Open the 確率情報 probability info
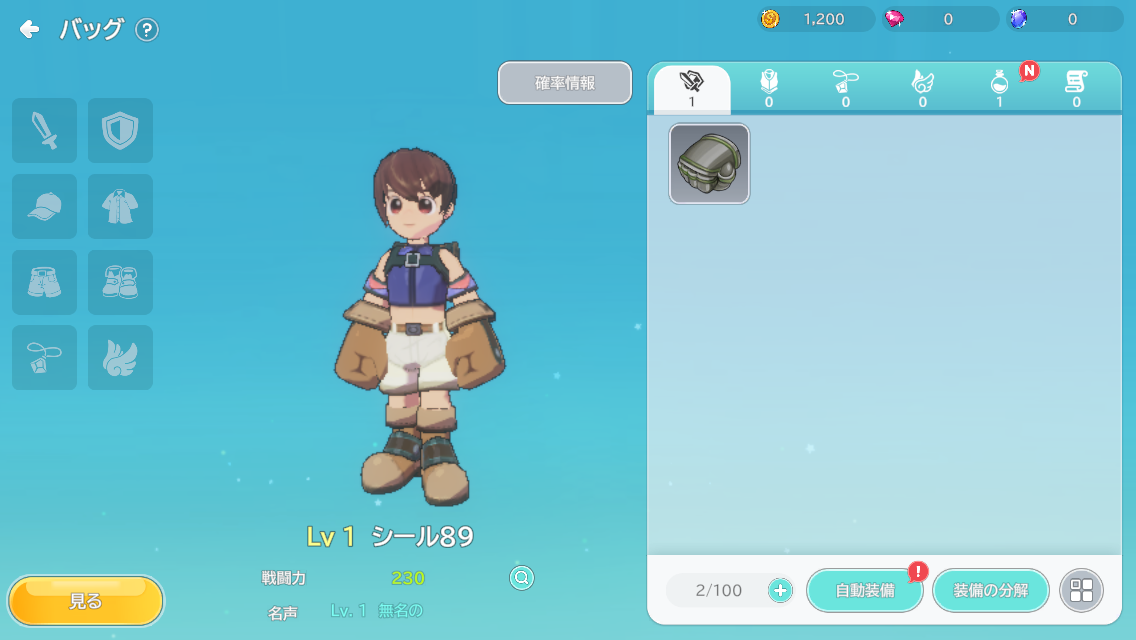 pyautogui.click(x=565, y=83)
